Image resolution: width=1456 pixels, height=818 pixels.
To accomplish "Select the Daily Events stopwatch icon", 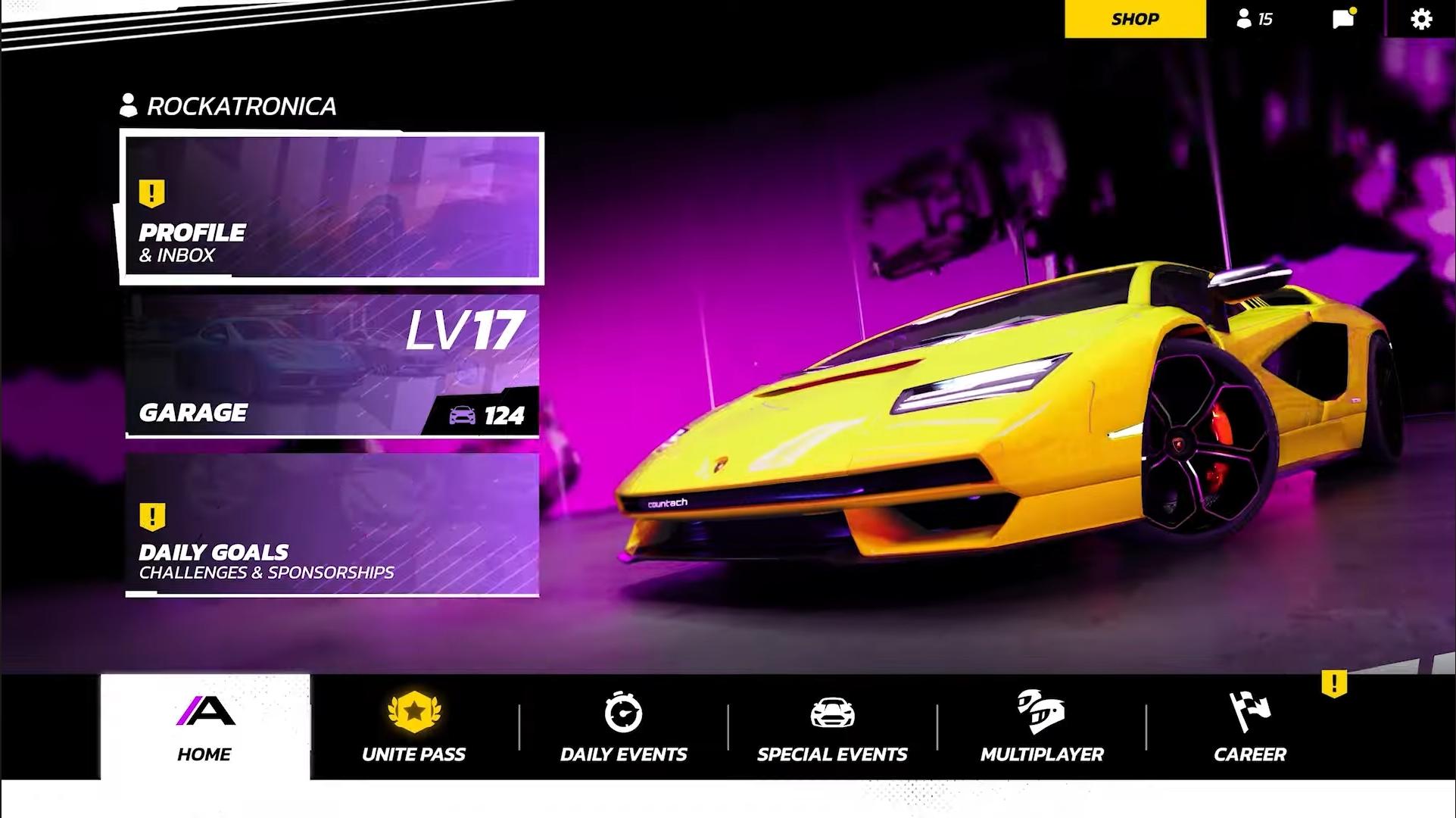I will pyautogui.click(x=622, y=713).
